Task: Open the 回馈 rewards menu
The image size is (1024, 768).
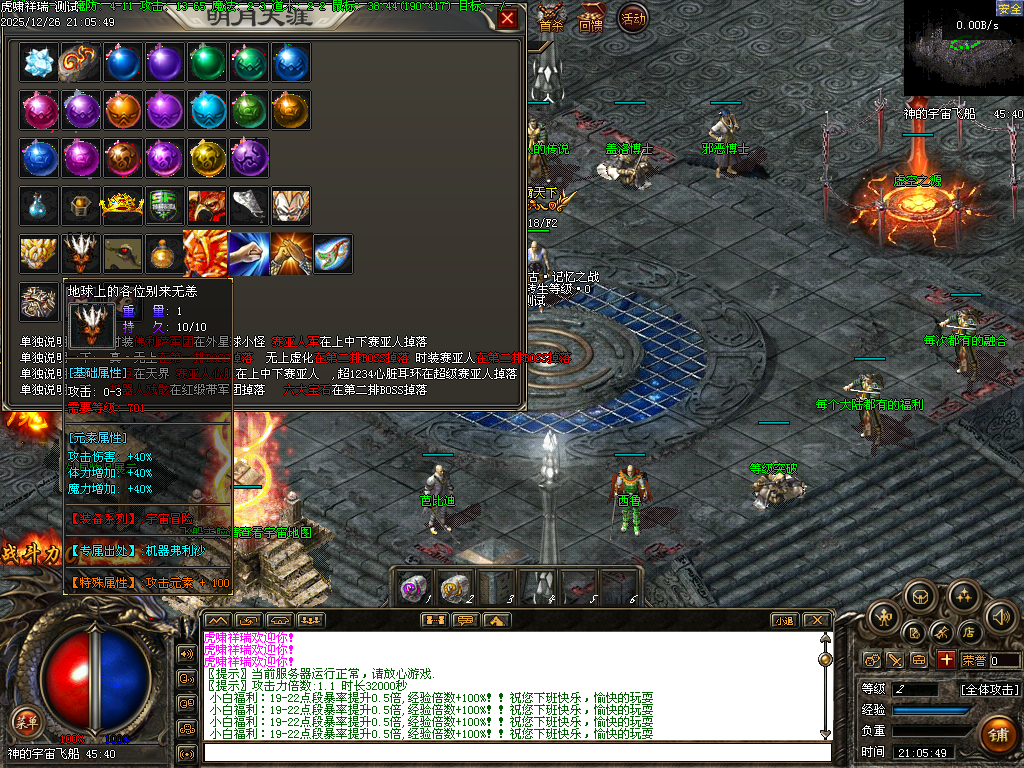Action: pyautogui.click(x=591, y=23)
